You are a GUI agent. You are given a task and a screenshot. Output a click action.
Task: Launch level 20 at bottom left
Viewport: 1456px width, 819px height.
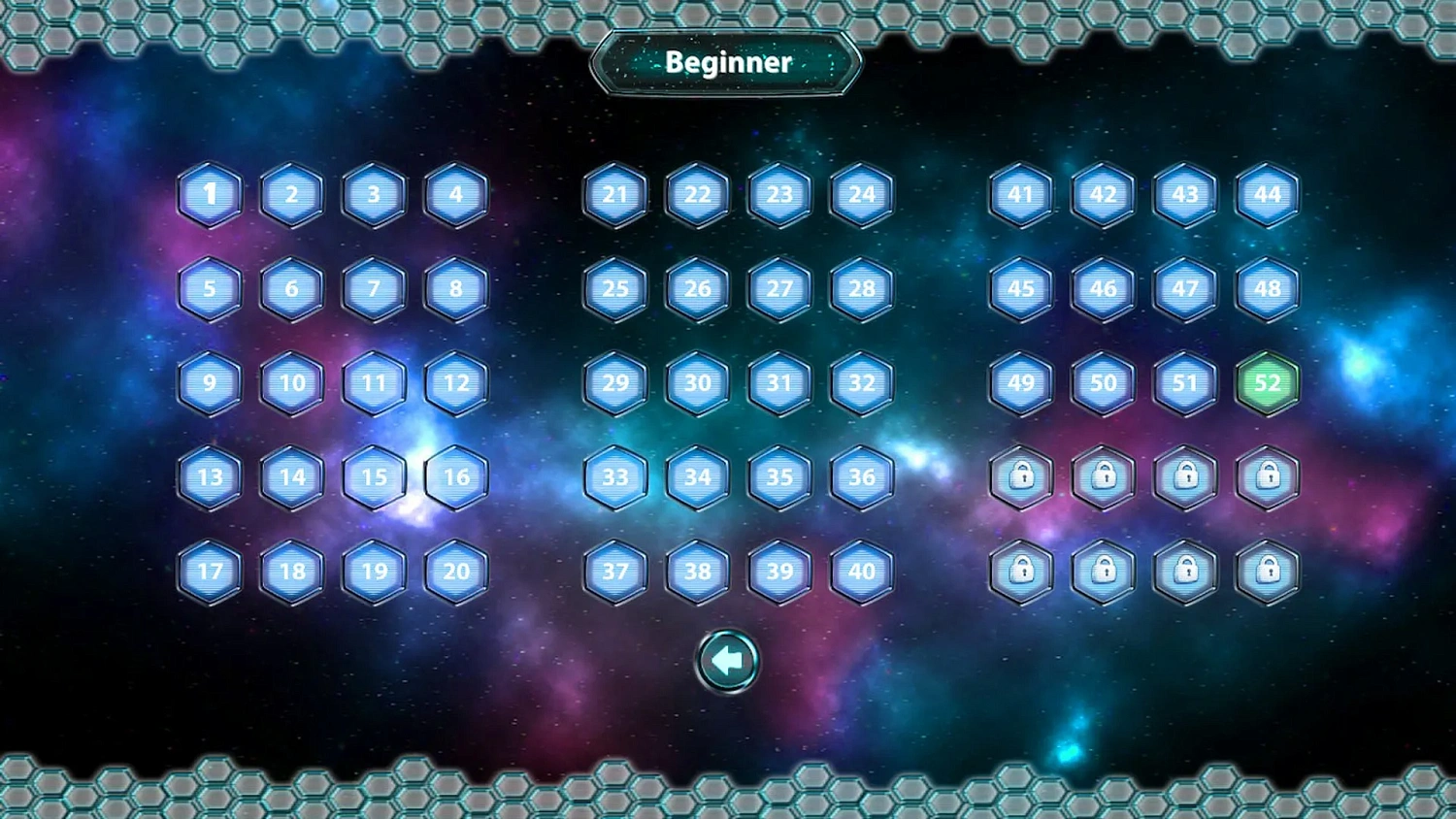(x=455, y=572)
